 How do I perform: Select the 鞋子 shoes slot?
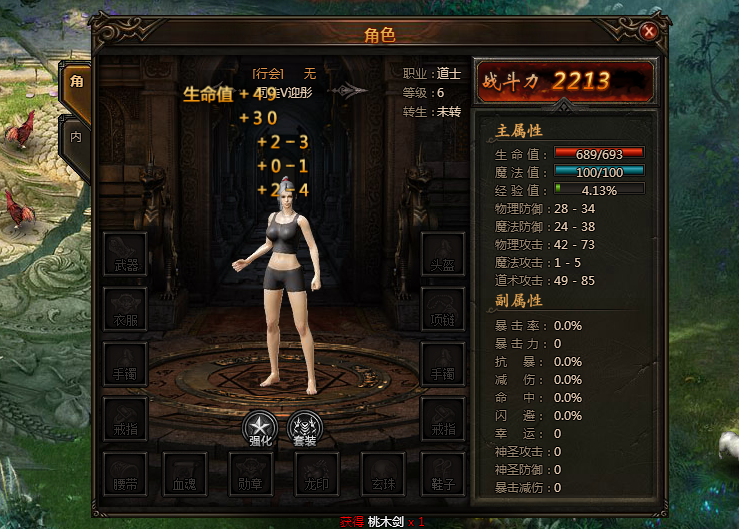tap(442, 474)
